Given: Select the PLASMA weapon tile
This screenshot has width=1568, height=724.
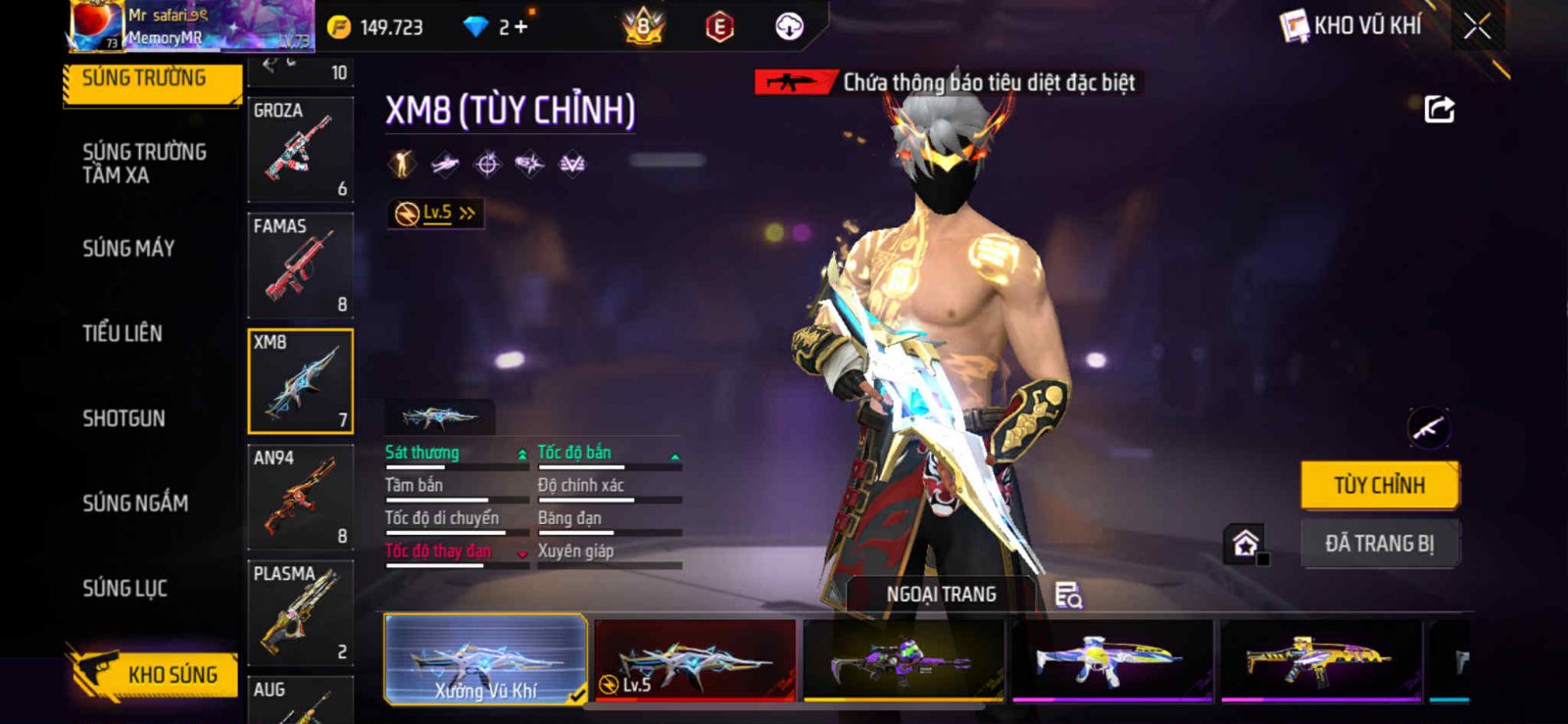Looking at the screenshot, I should pyautogui.click(x=300, y=612).
